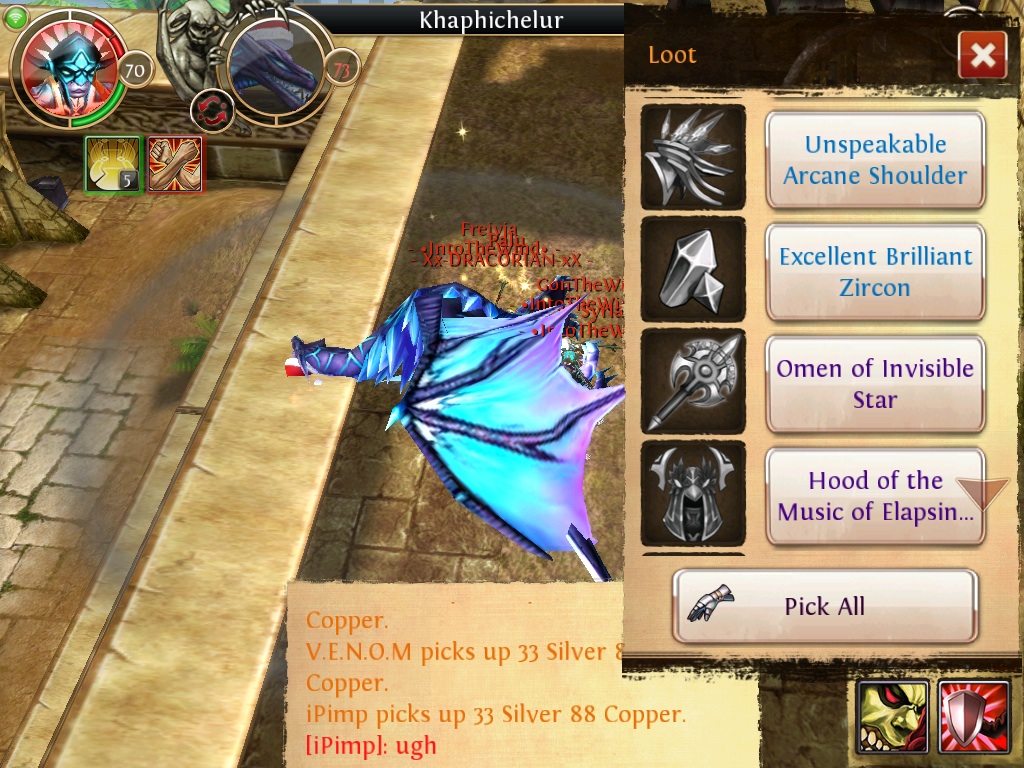The height and width of the screenshot is (768, 1024).
Task: Inspect the yellow buff icon with 5
Action: pyautogui.click(x=111, y=163)
